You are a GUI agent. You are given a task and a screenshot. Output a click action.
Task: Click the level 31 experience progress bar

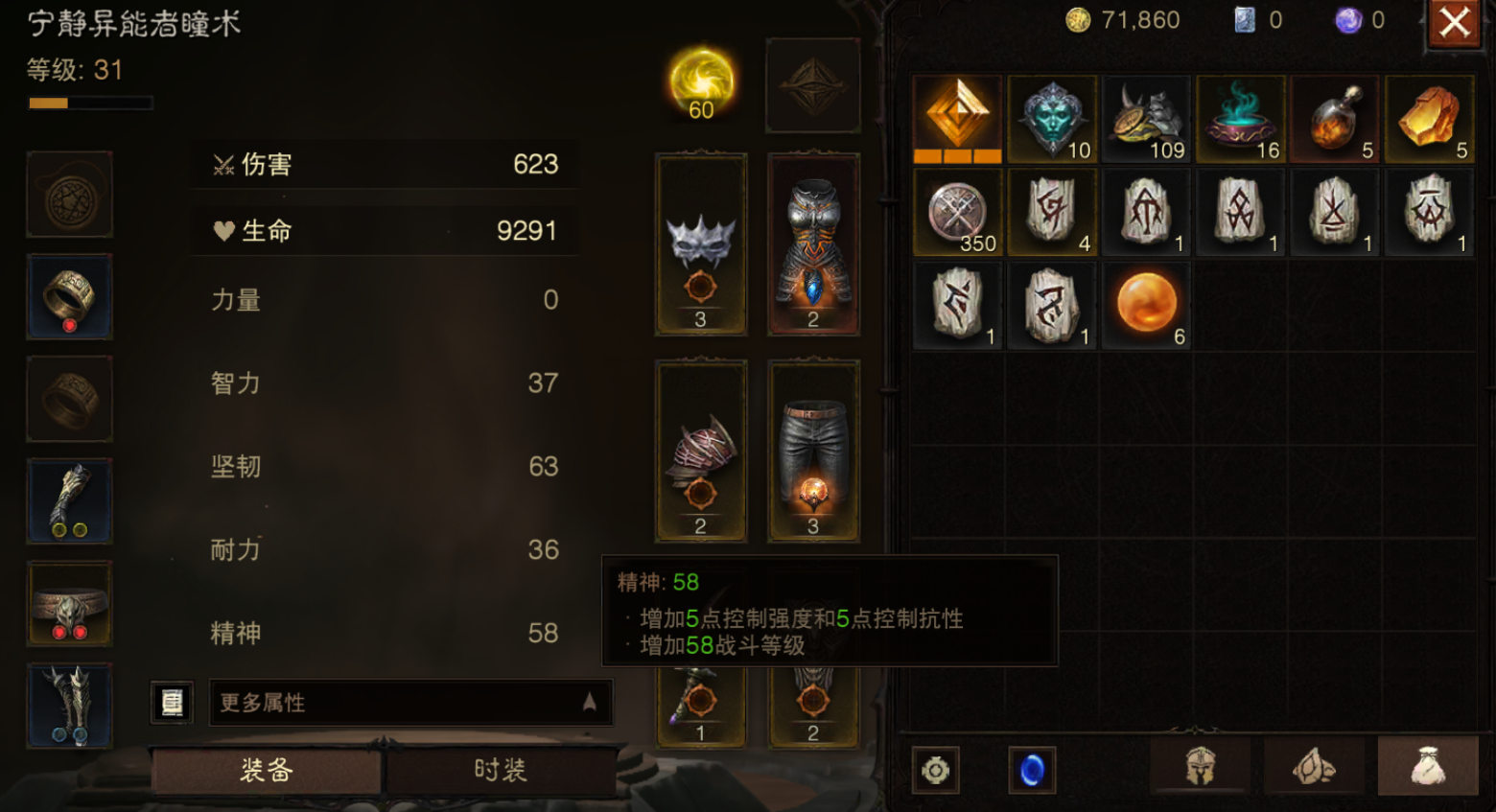click(91, 102)
